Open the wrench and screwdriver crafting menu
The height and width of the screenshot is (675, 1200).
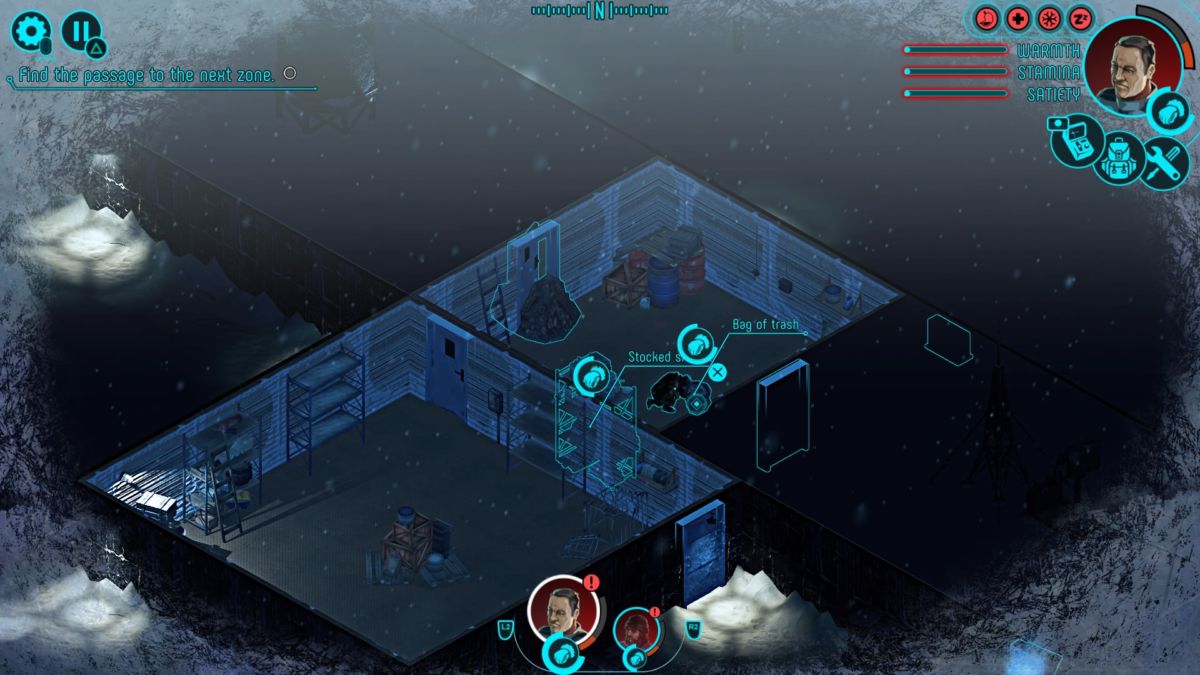pos(1164,162)
